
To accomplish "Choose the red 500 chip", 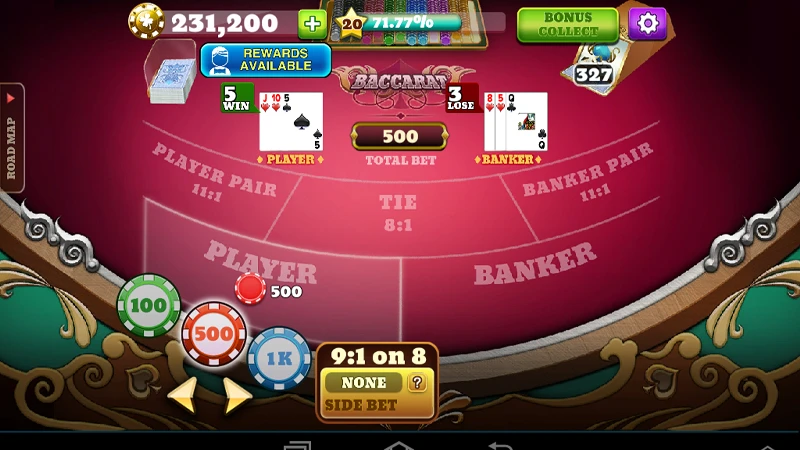I will point(213,333).
